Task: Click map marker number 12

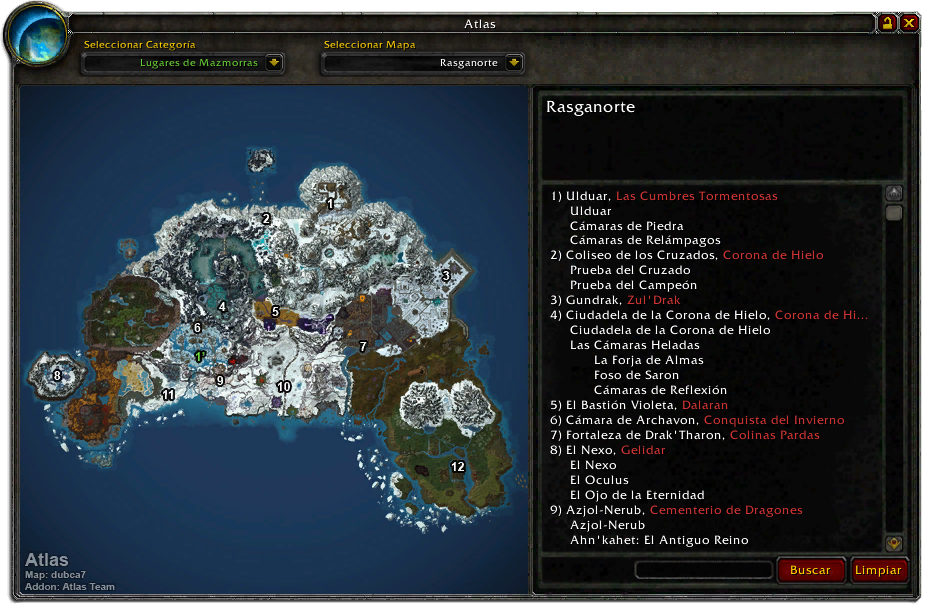Action: pyautogui.click(x=457, y=467)
